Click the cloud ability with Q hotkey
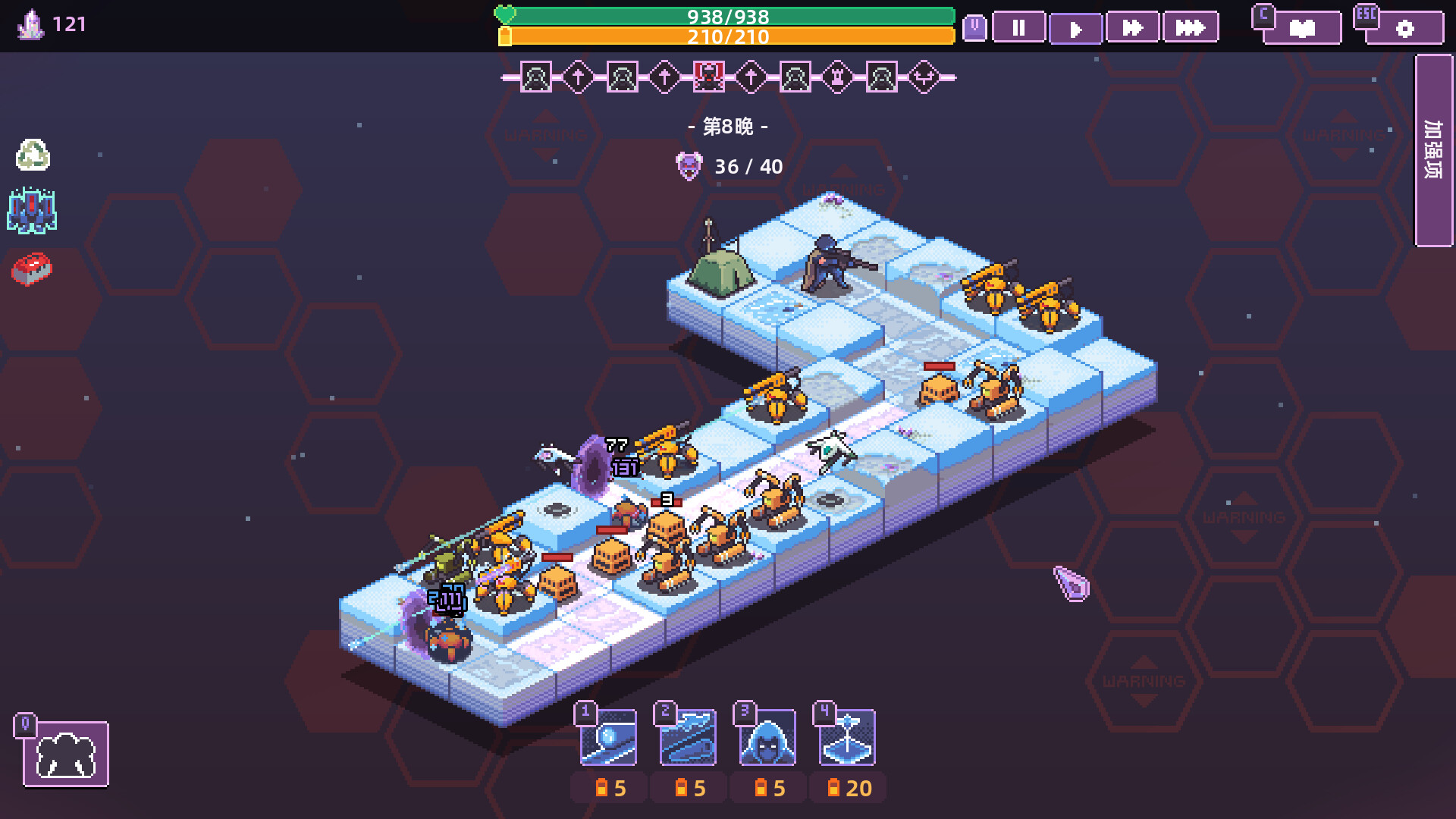 (67, 756)
